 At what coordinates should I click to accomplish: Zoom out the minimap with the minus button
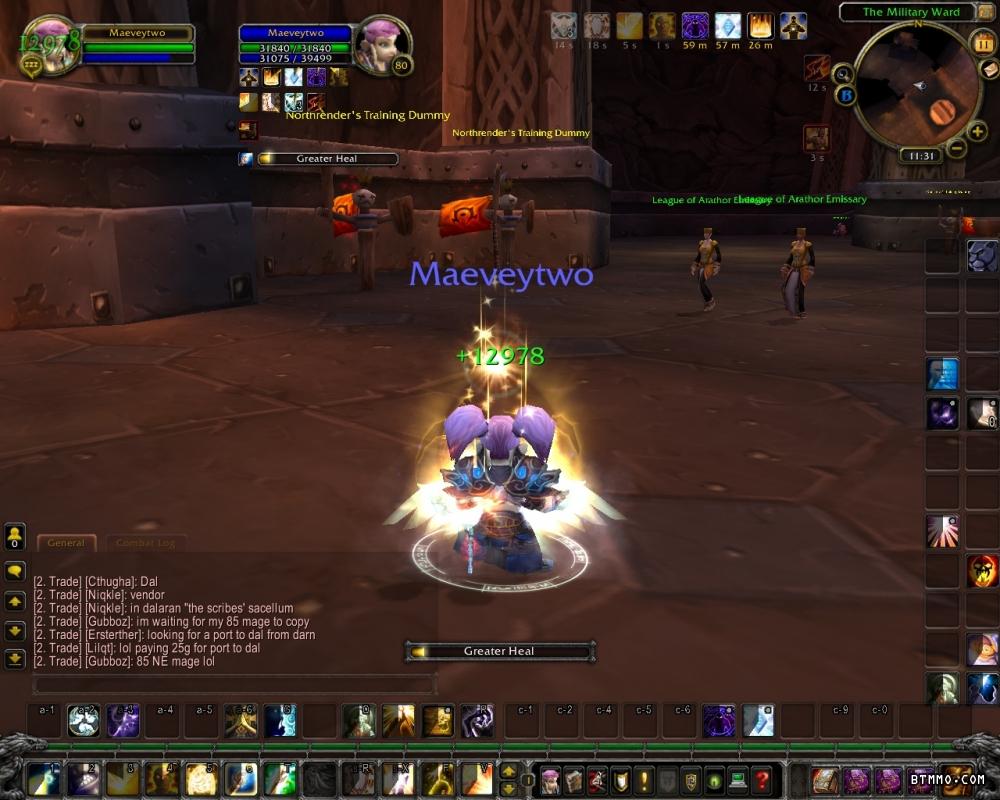coord(956,149)
